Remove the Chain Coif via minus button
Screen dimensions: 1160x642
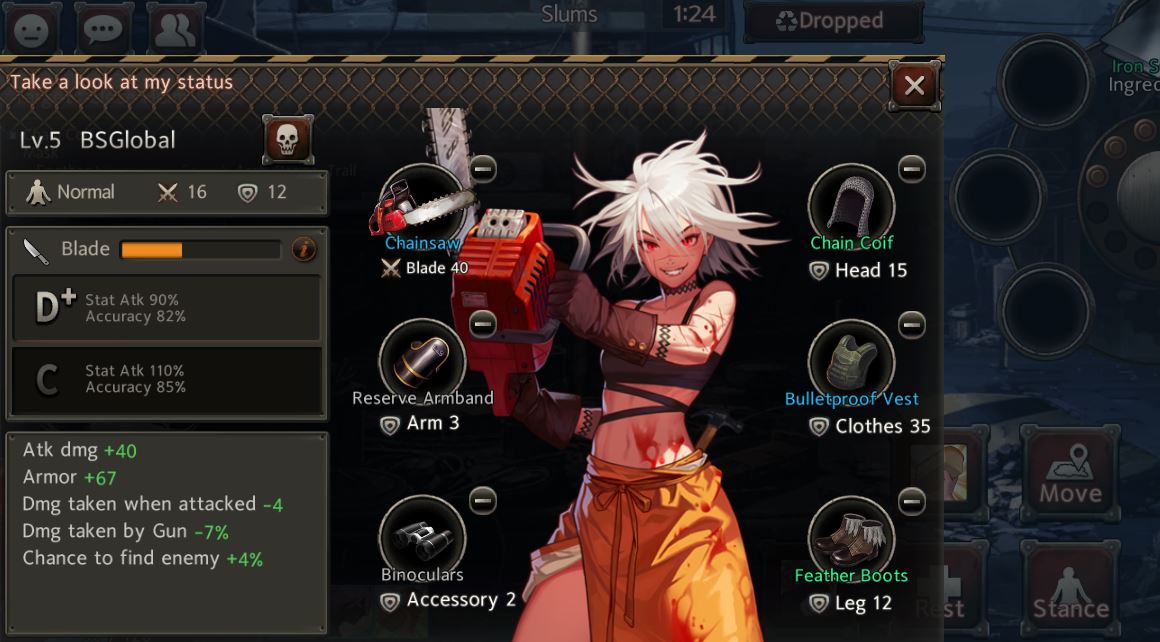tap(912, 169)
